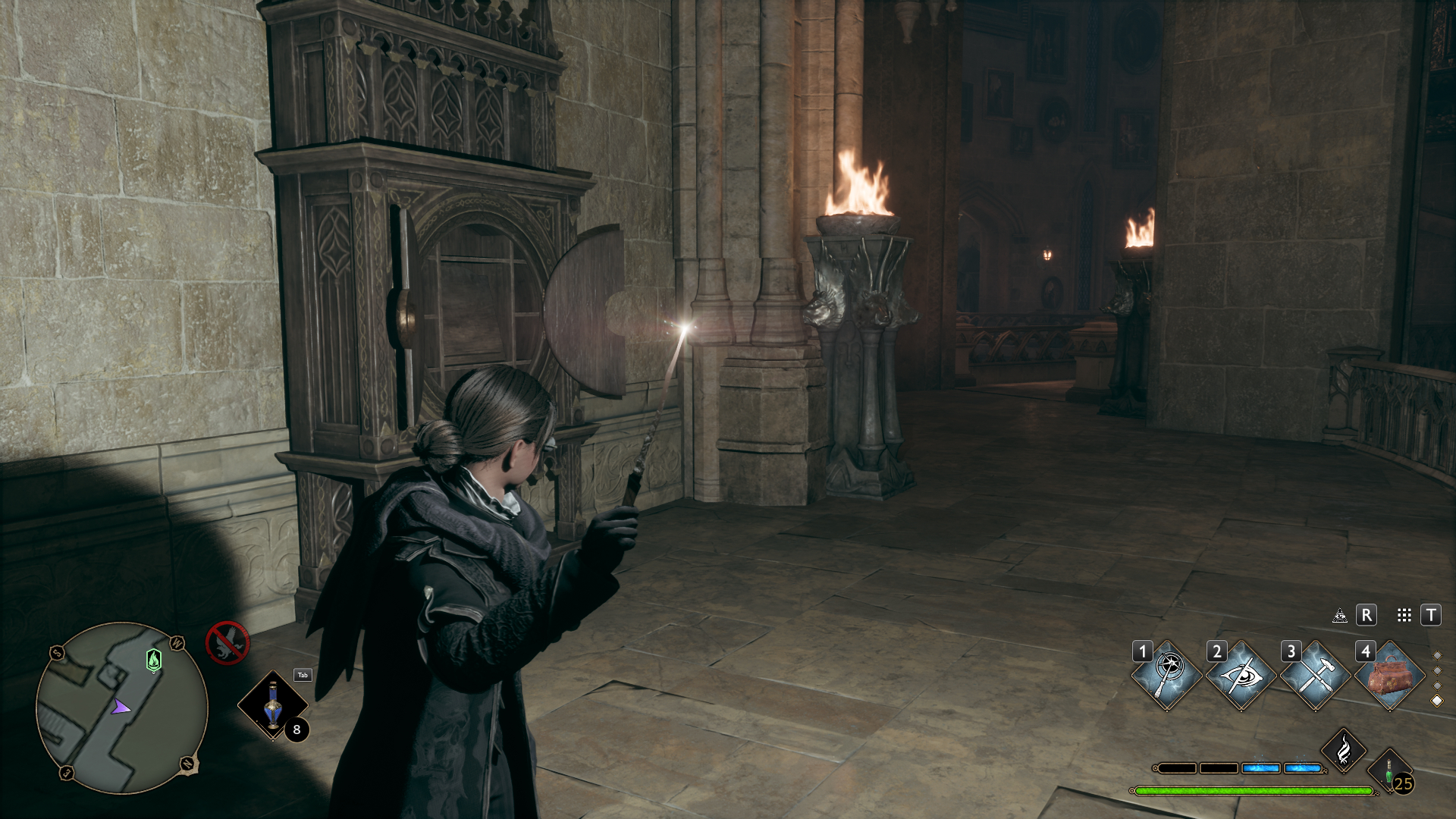Select the green Floo Flame marker on minimap
This screenshot has height=819, width=1456.
tap(154, 660)
